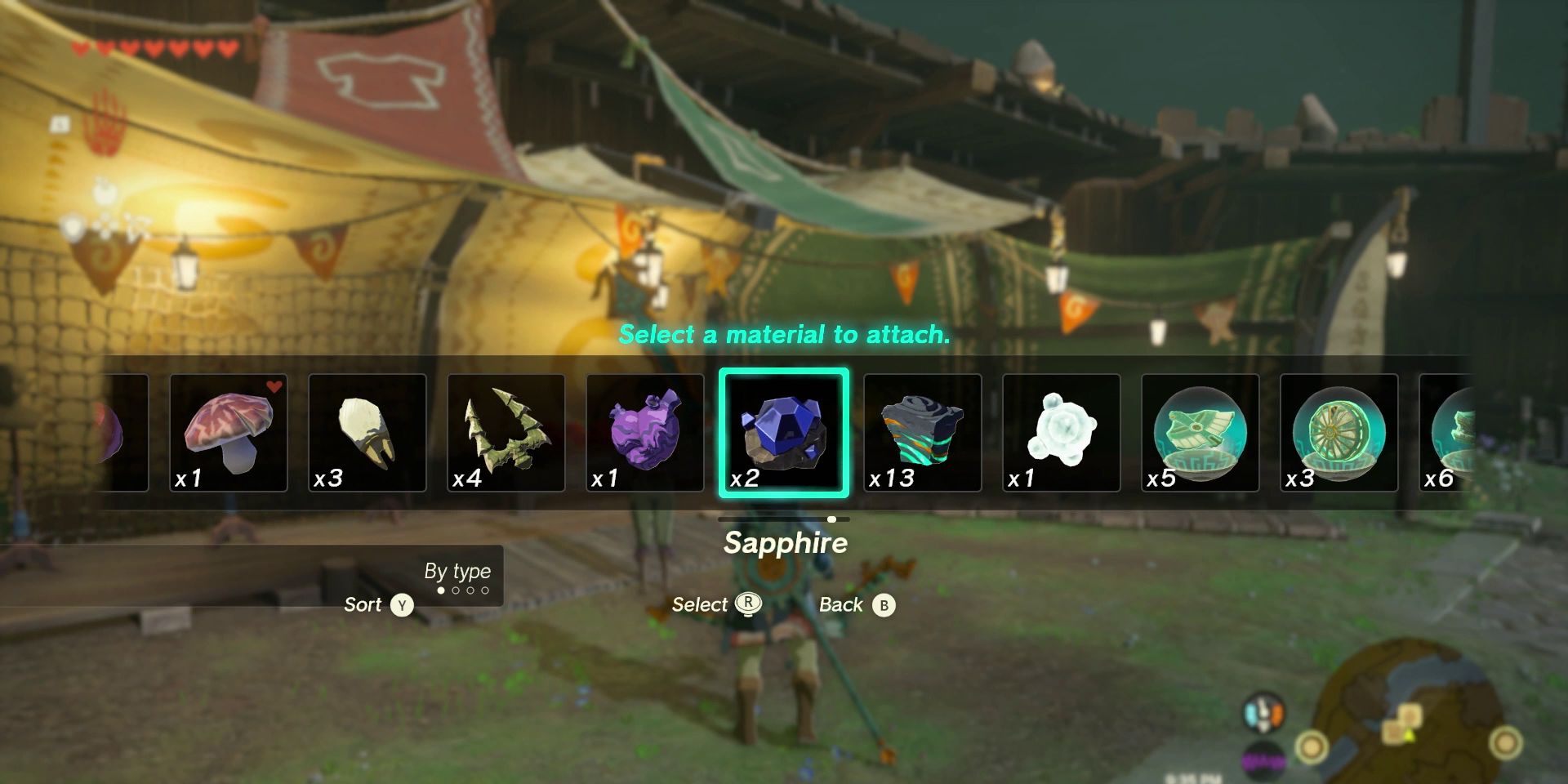The height and width of the screenshot is (784, 1568).
Task: Choose the spiked Lizalfos horn material
Action: (506, 433)
